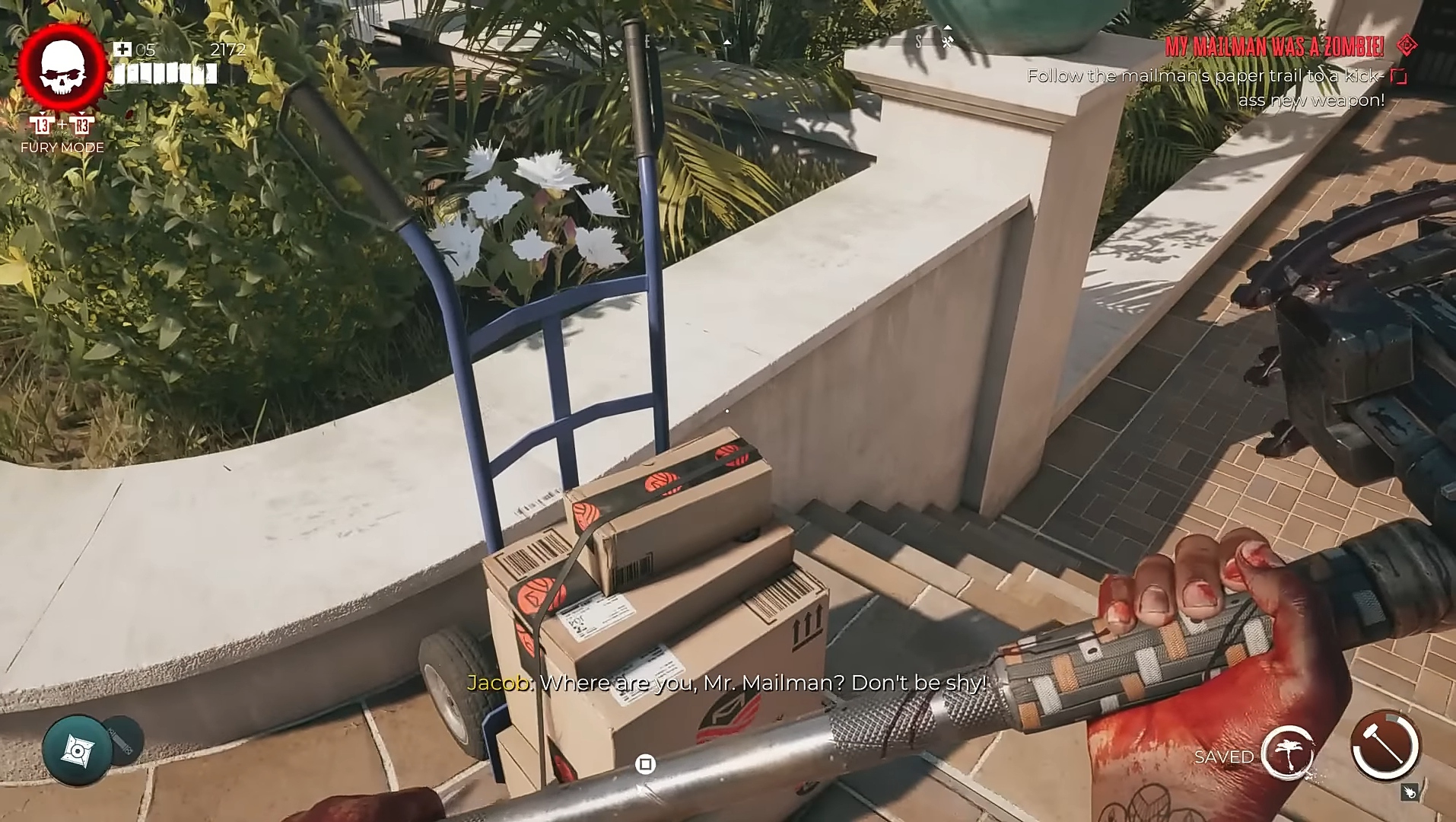Expand the MY MAILMAN WAS A ZOMBIE quest

[x=1273, y=47]
